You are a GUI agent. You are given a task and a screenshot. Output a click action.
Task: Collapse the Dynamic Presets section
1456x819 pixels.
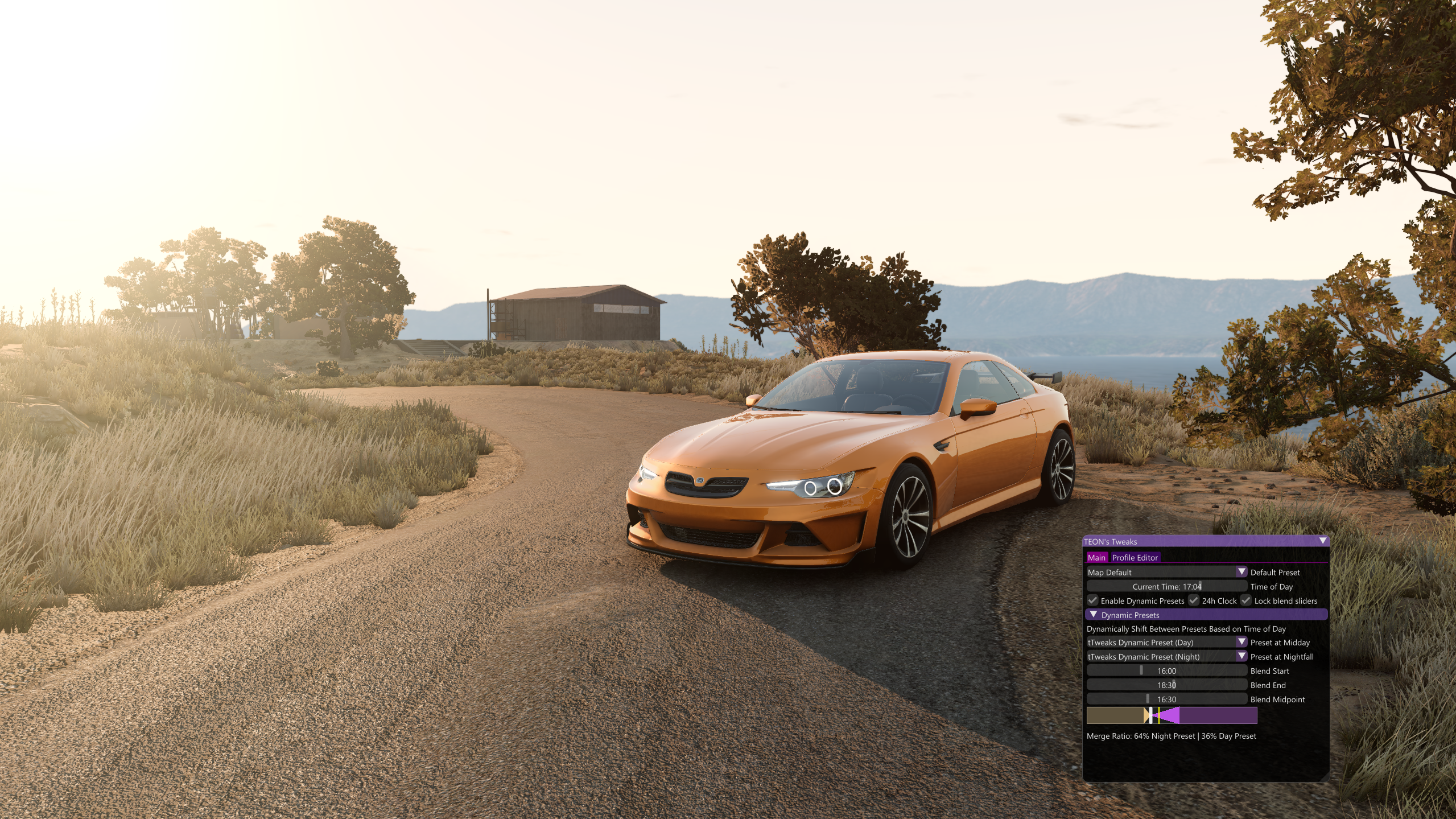[x=1093, y=615]
